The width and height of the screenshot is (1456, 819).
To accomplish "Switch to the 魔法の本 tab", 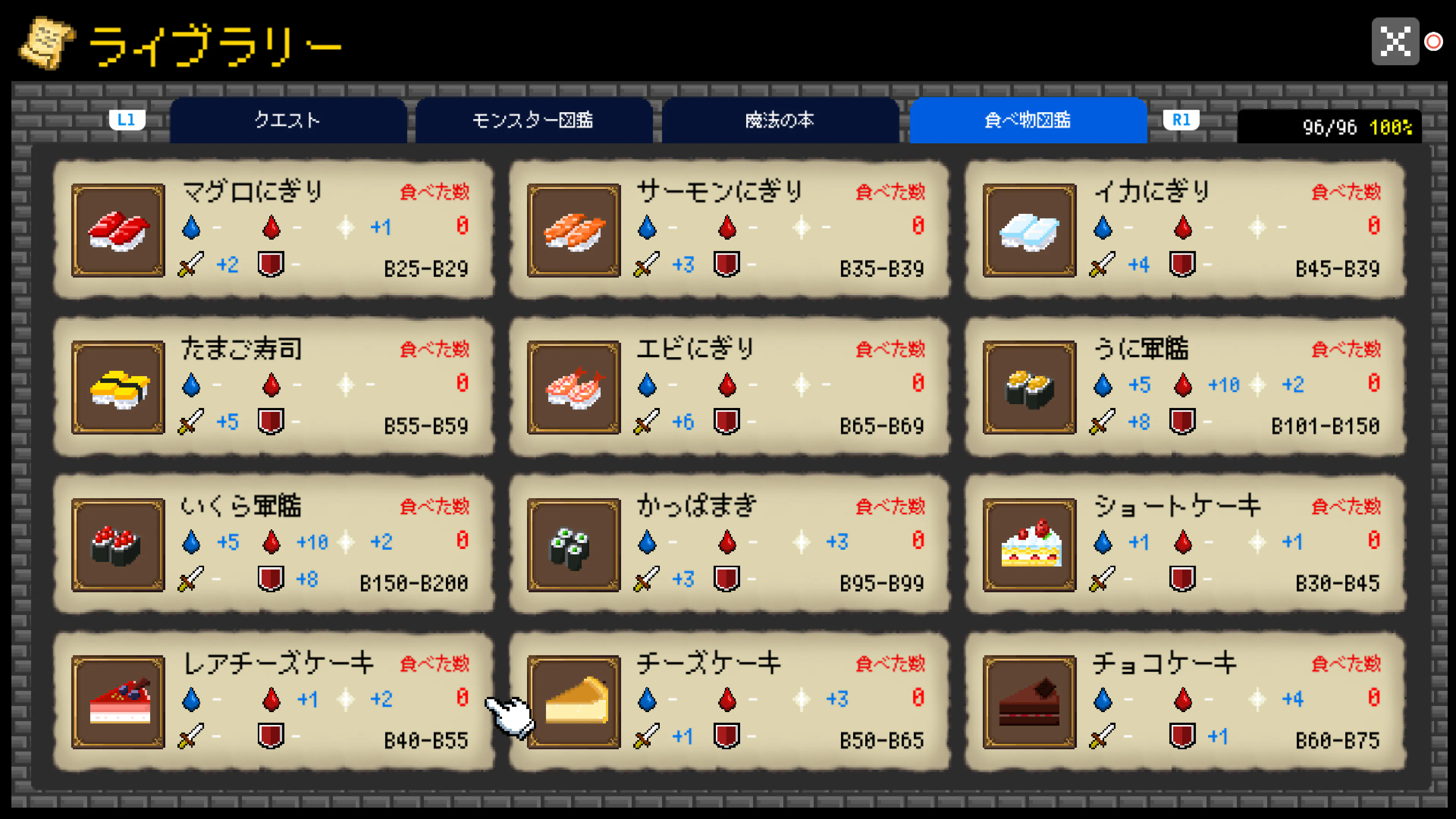I will pyautogui.click(x=780, y=121).
